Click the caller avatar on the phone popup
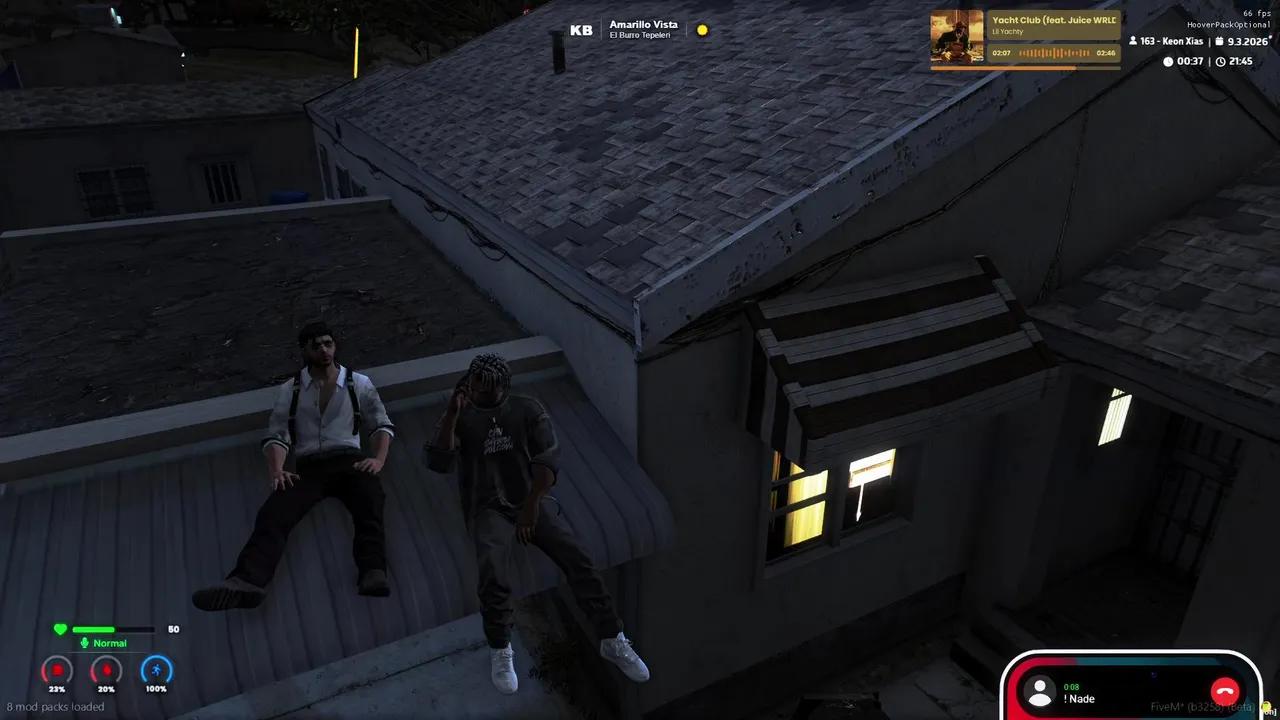Viewport: 1280px width, 720px height. [1040, 691]
